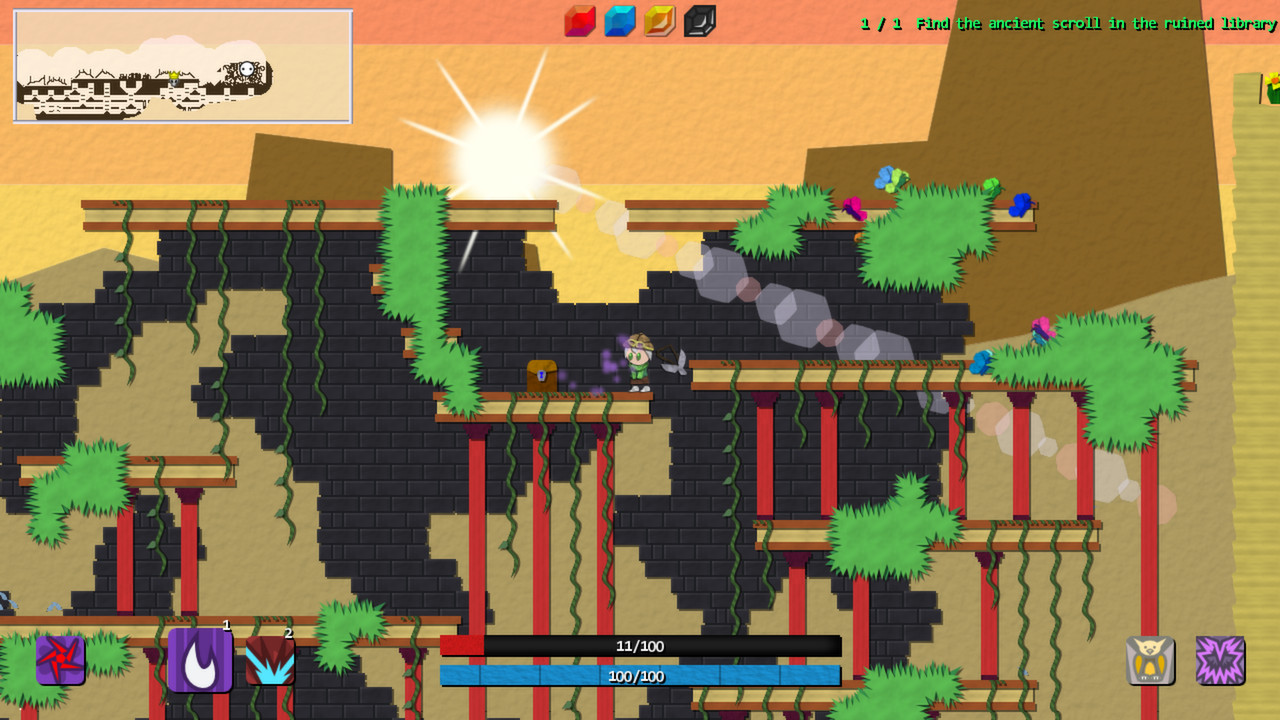Use the white flame ability in slot 1
This screenshot has width=1280, height=720.
click(200, 660)
